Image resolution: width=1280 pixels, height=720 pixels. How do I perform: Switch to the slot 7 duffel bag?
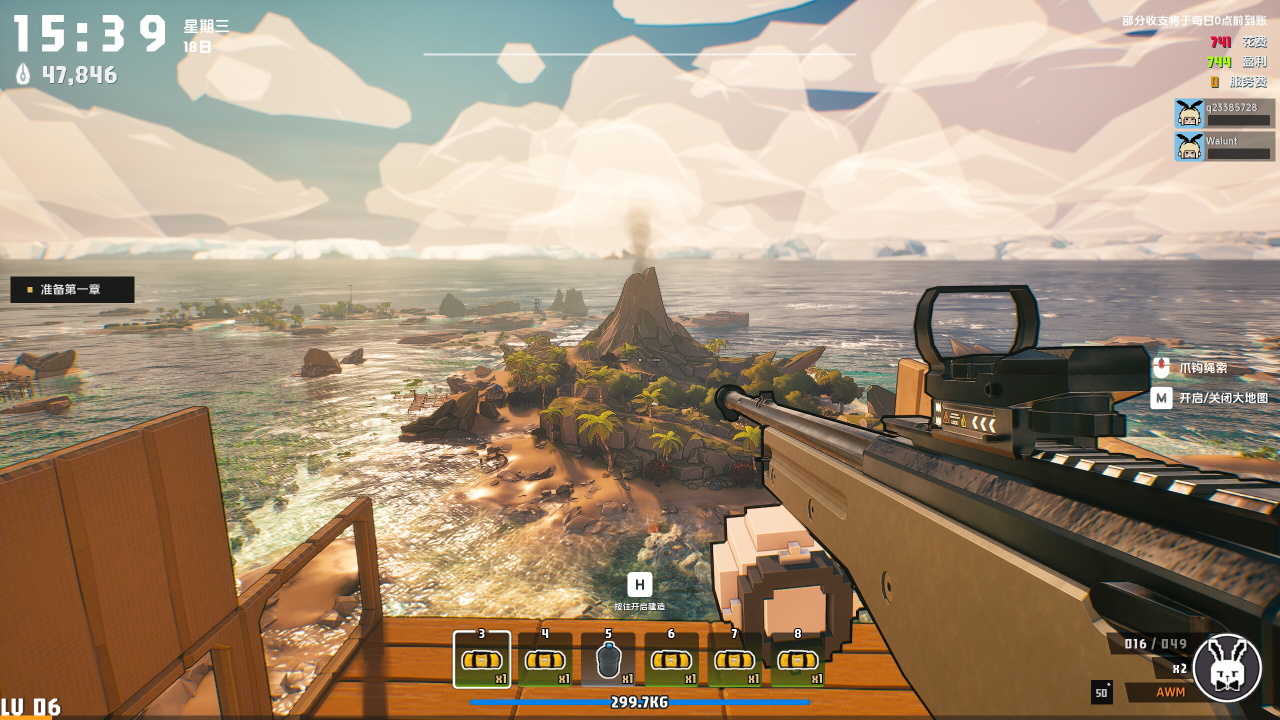[x=734, y=660]
